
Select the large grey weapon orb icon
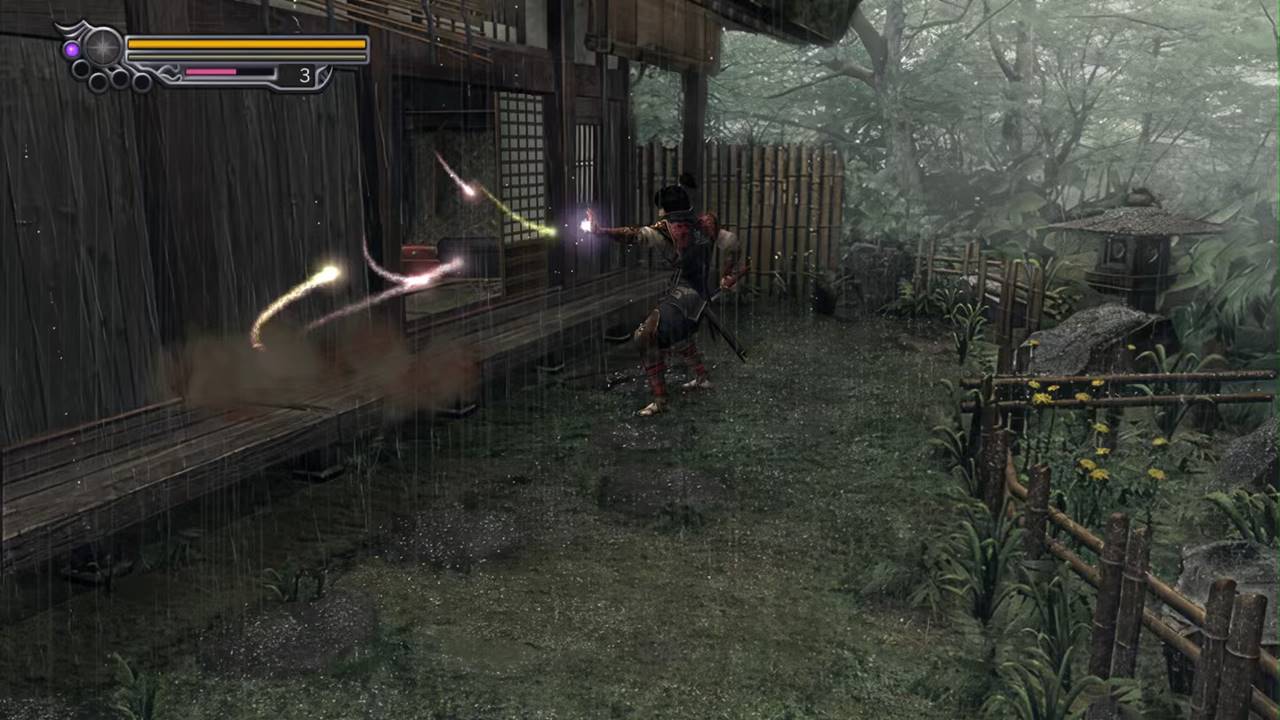102,47
